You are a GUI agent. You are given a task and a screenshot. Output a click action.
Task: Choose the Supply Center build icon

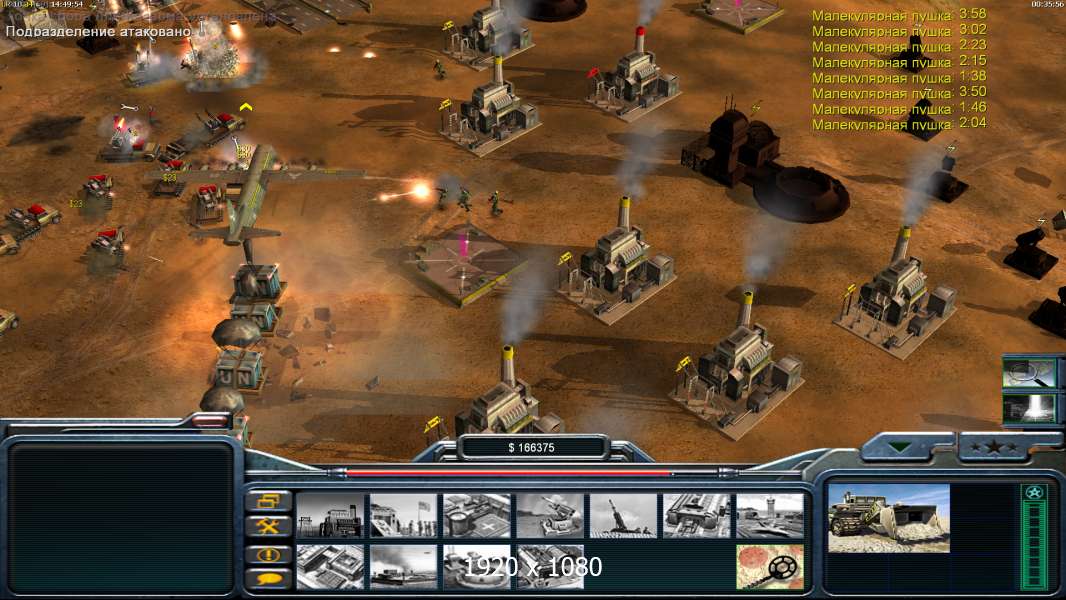tap(476, 516)
